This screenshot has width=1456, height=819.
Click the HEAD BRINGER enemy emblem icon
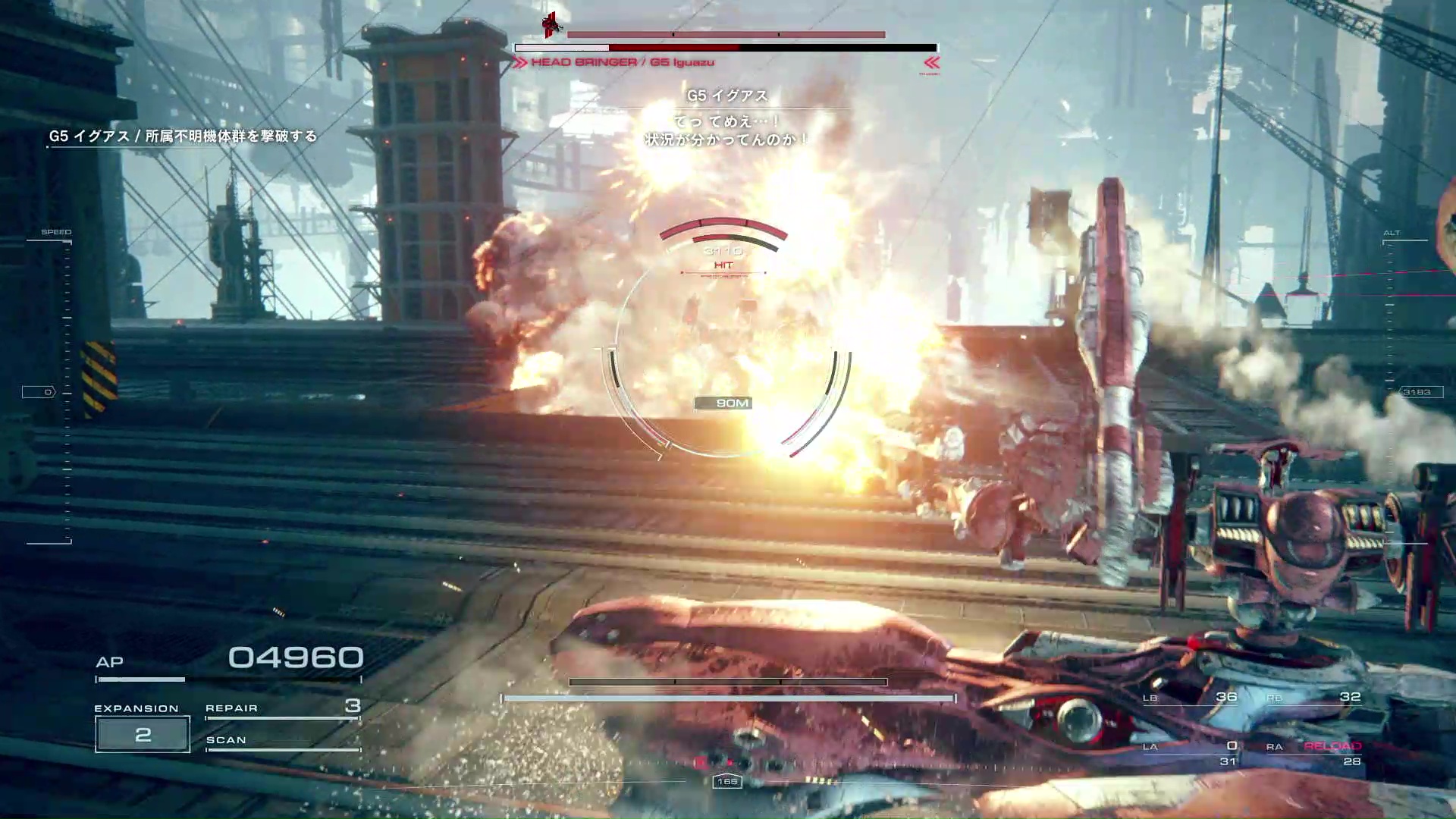point(552,24)
